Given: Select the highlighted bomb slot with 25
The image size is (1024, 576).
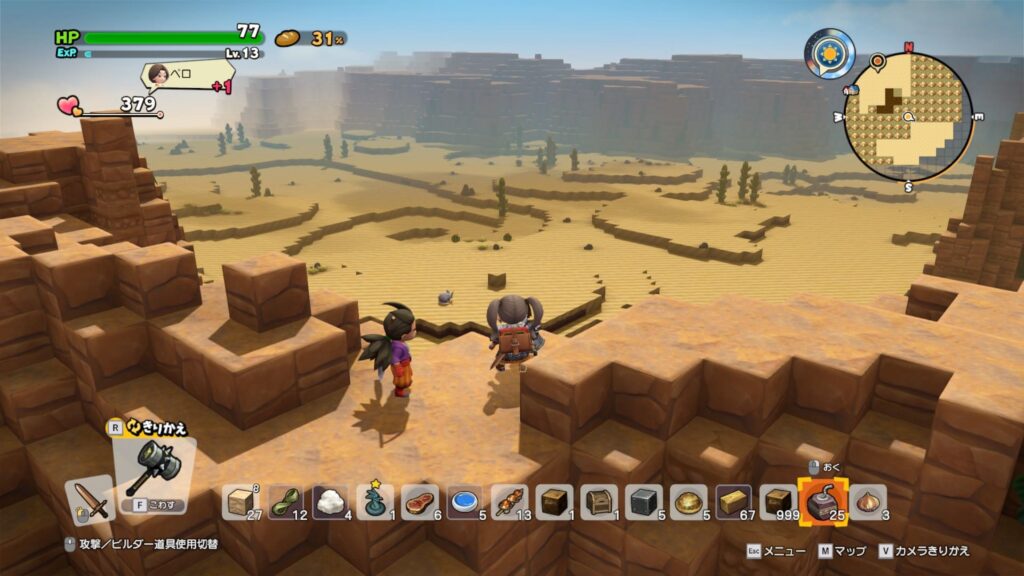Looking at the screenshot, I should coord(823,501).
